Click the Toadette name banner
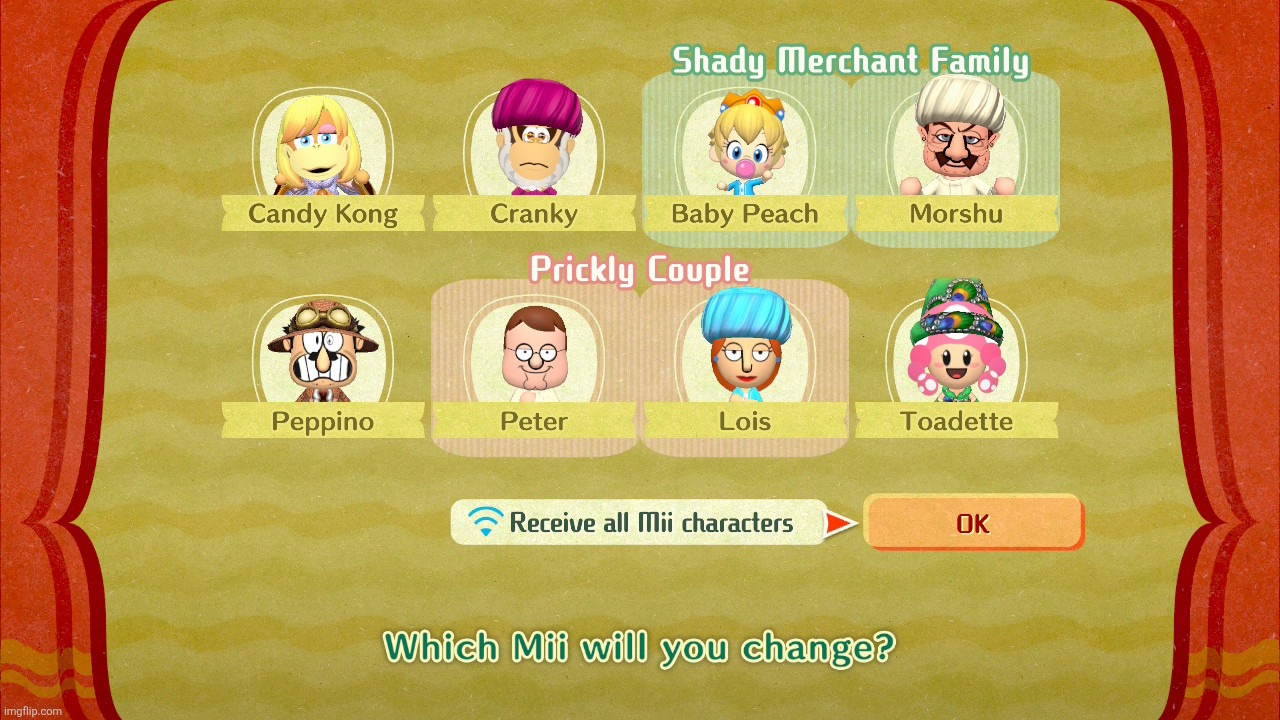 coord(956,421)
